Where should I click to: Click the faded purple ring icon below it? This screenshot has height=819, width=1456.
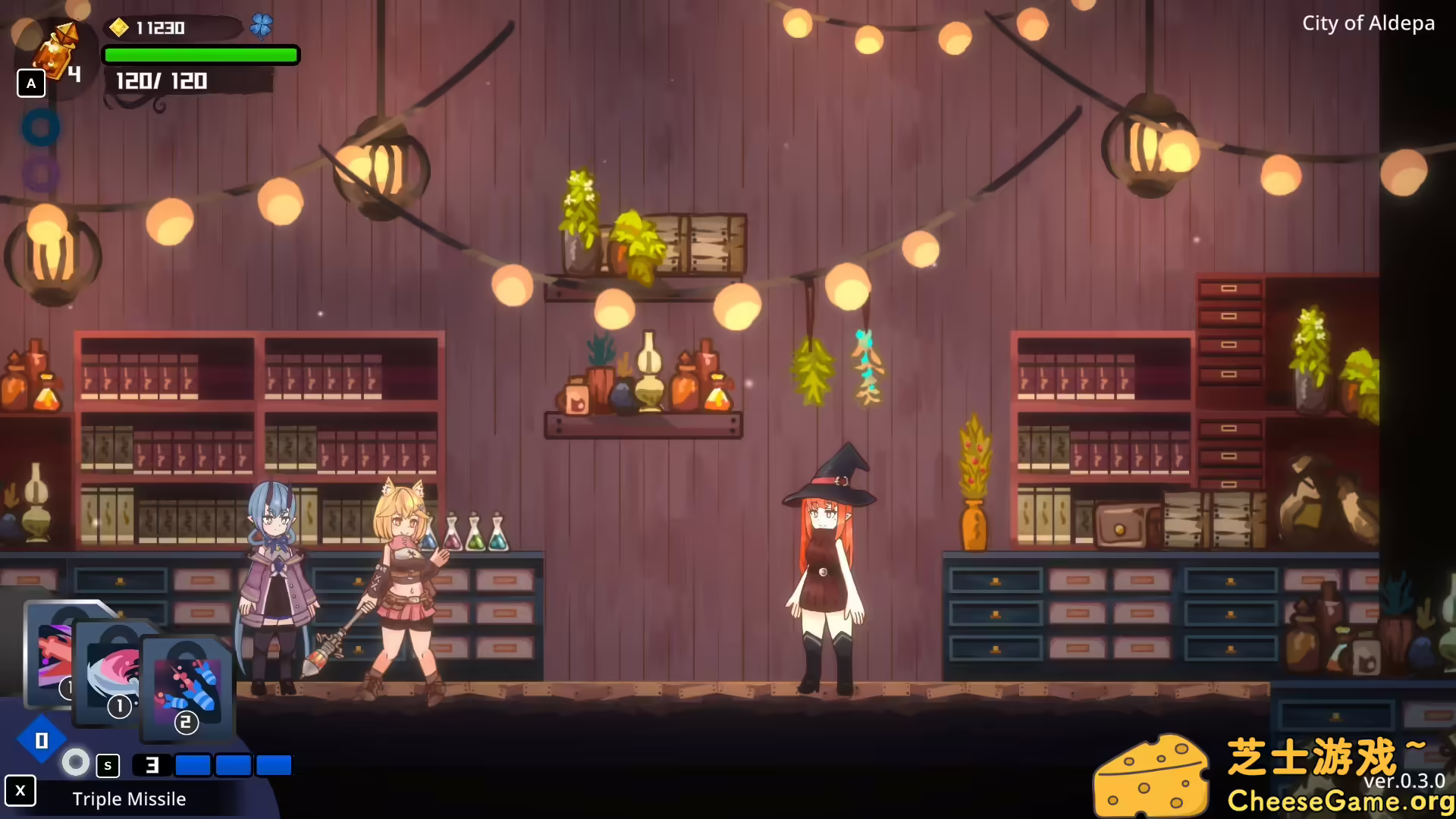pyautogui.click(x=42, y=174)
